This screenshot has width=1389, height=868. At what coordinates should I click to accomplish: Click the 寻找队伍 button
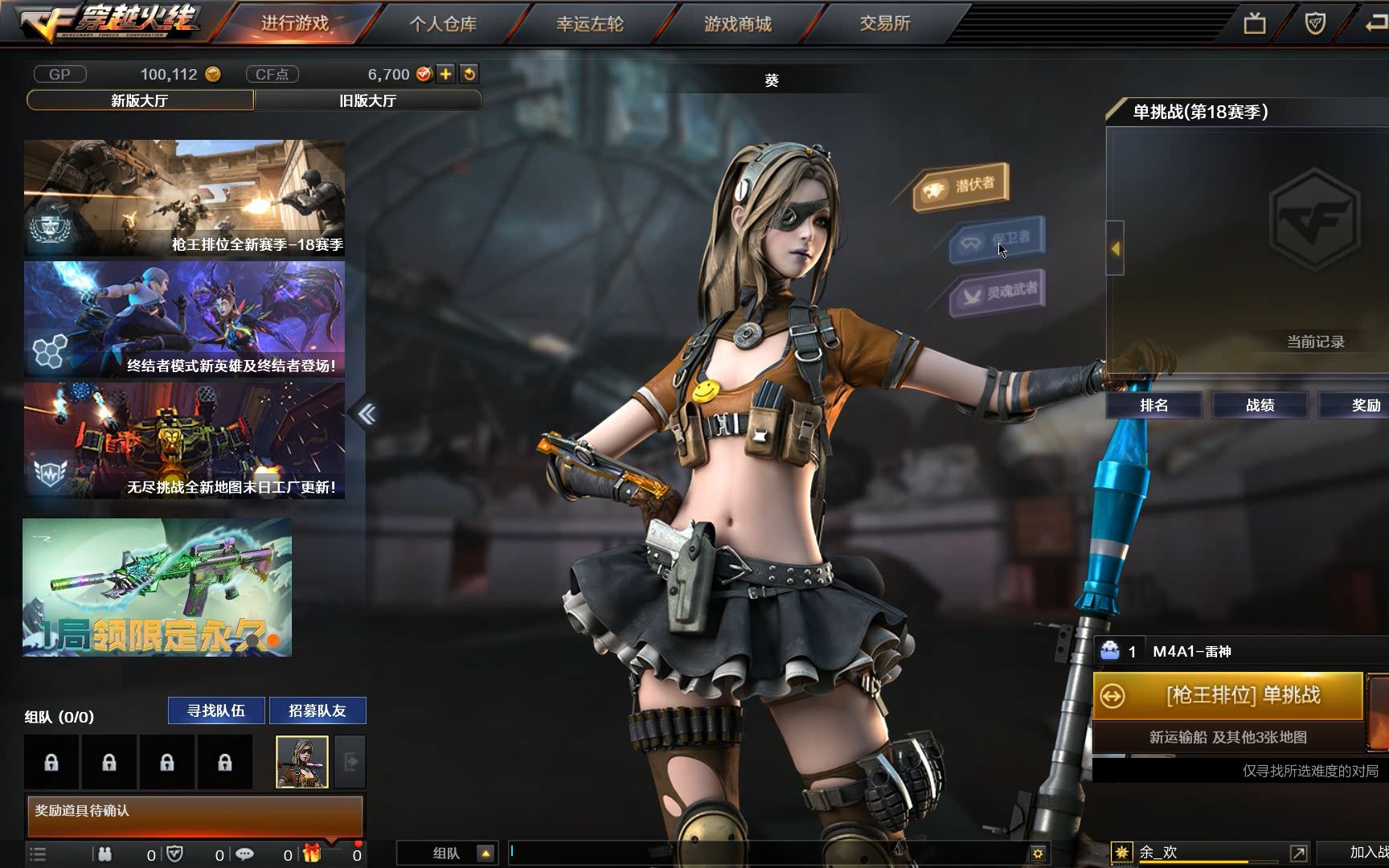click(x=216, y=710)
